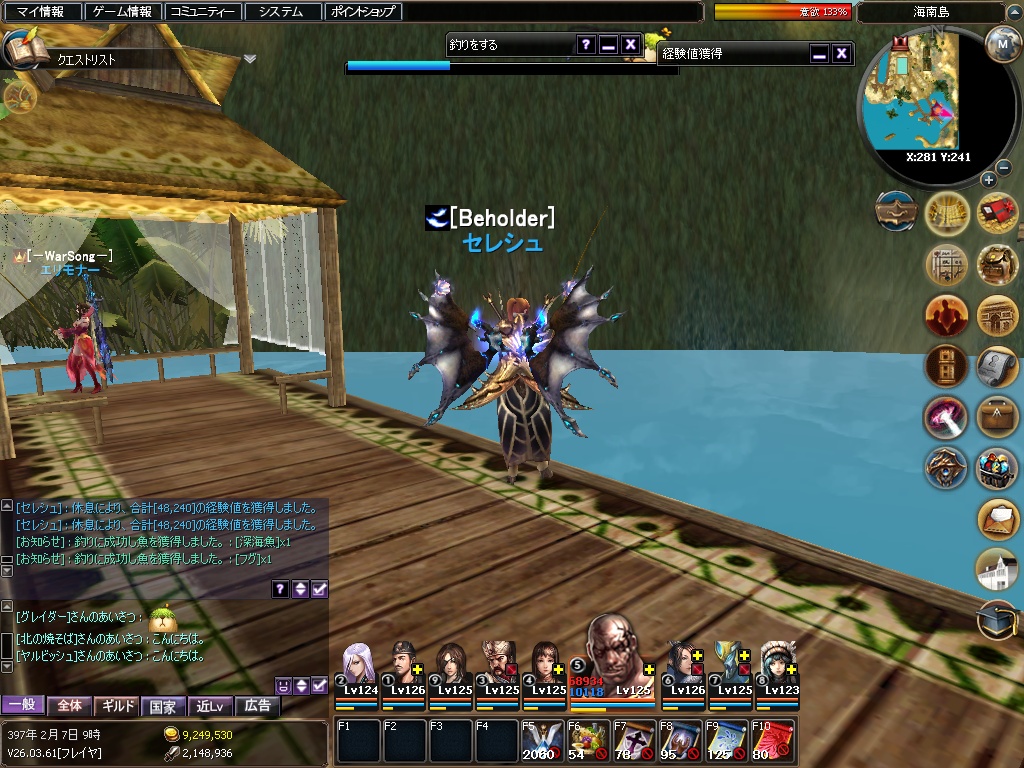
Task: Select the 広告 chat tab
Action: coord(257,706)
